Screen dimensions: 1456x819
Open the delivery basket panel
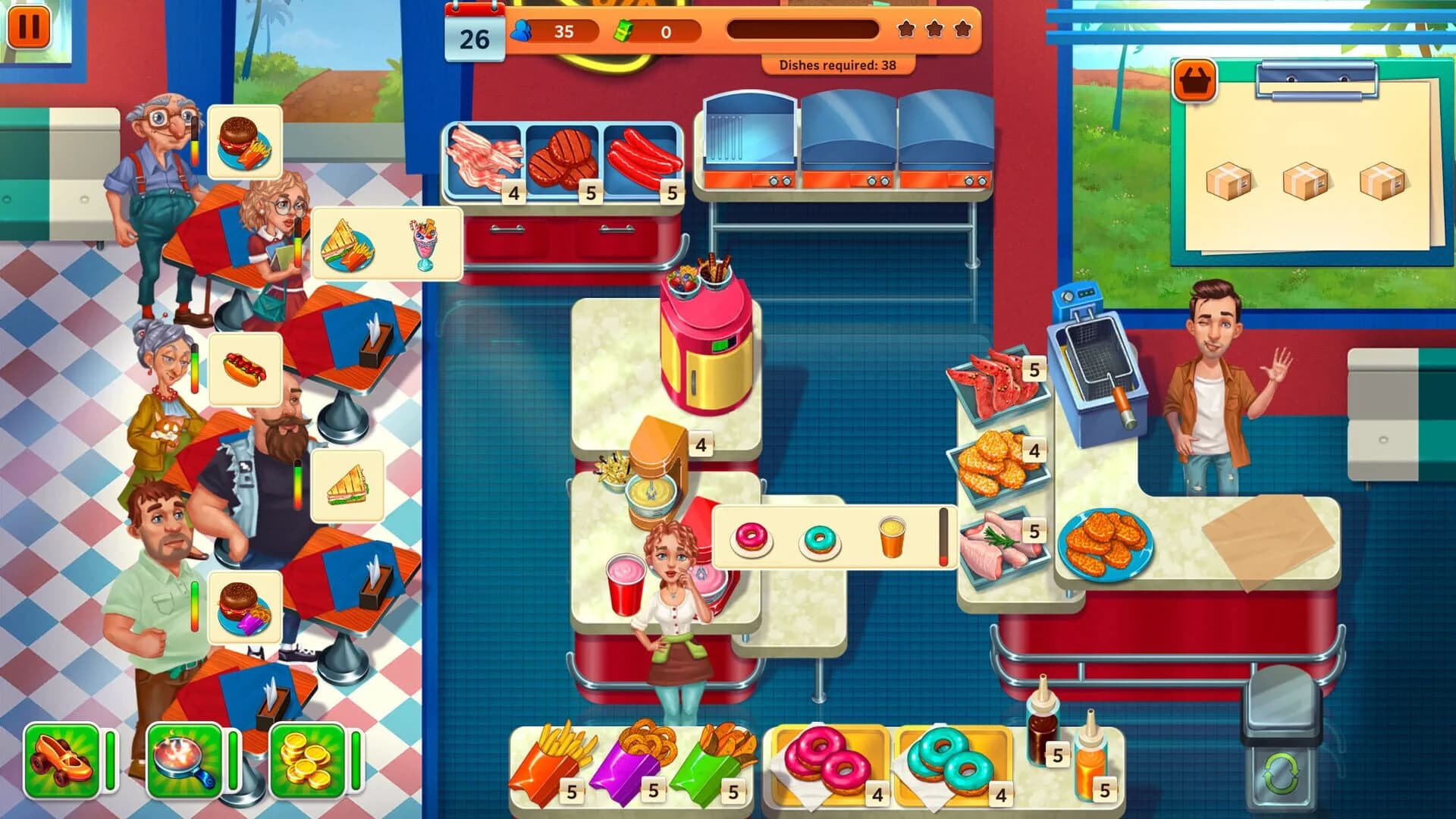(x=1194, y=78)
